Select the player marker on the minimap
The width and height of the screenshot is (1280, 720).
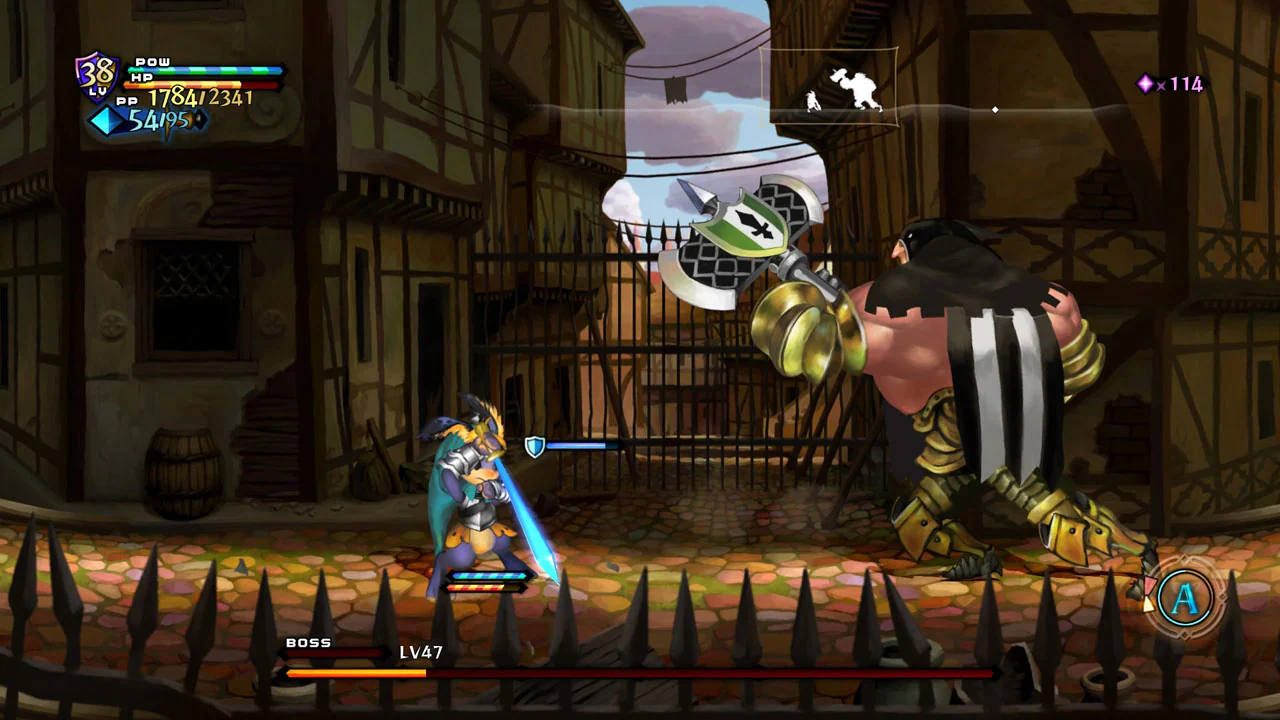point(811,101)
